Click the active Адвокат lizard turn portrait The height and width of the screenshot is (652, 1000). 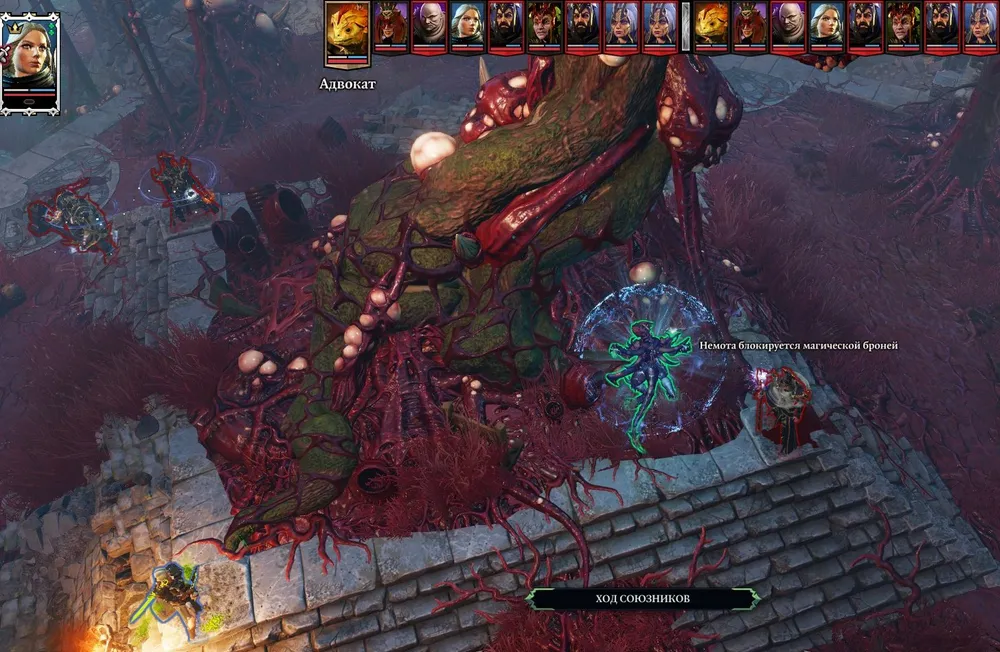point(347,32)
